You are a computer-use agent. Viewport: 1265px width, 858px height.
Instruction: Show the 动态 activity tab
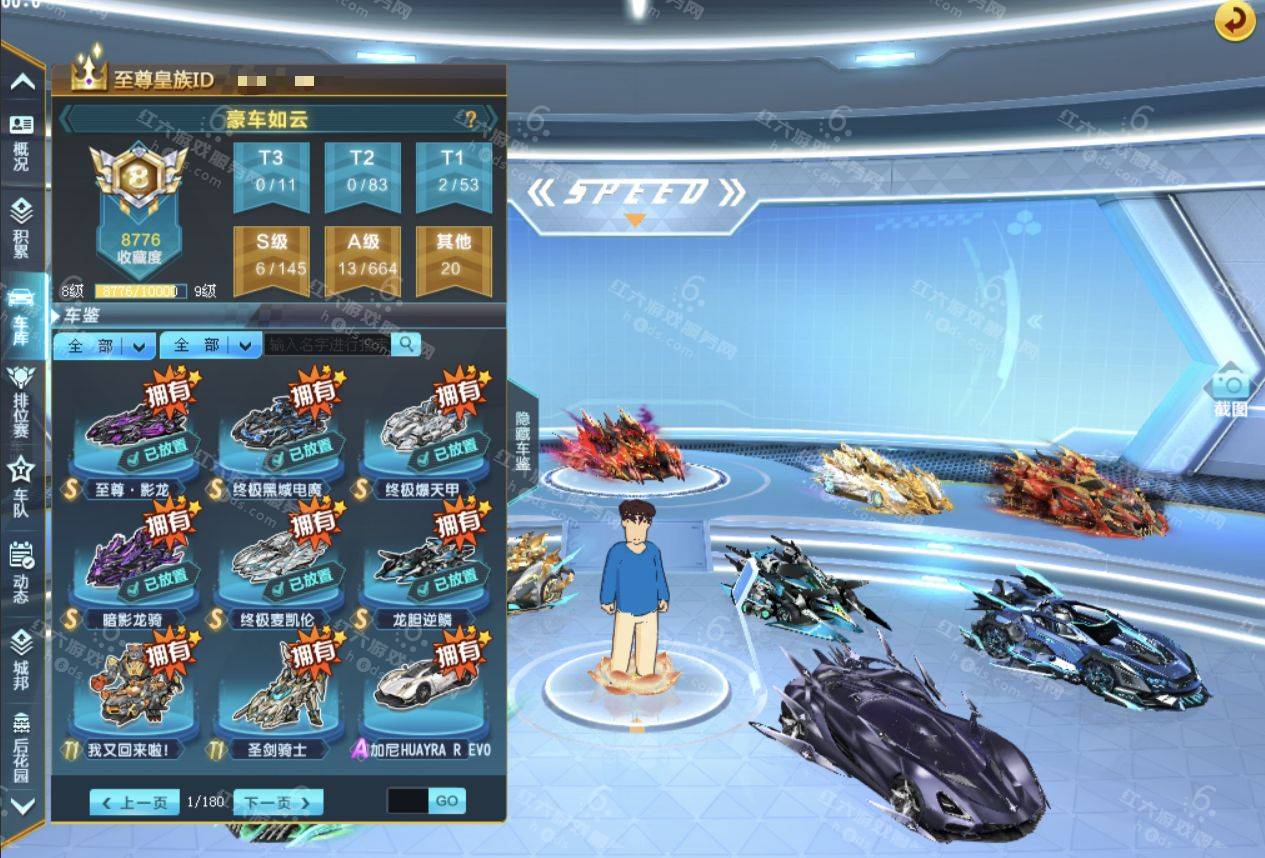pos(21,572)
